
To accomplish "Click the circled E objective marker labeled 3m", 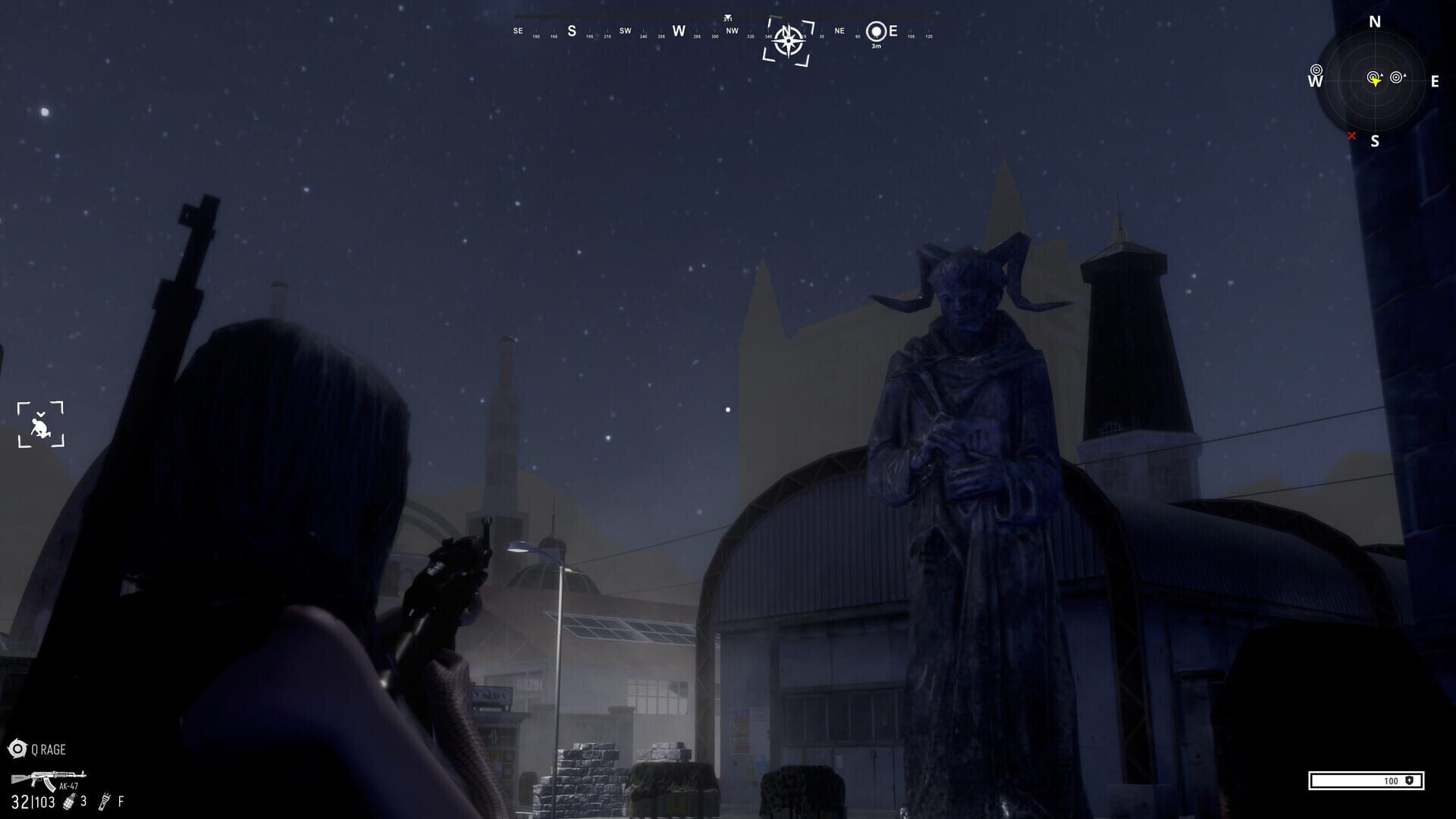I will (x=876, y=30).
